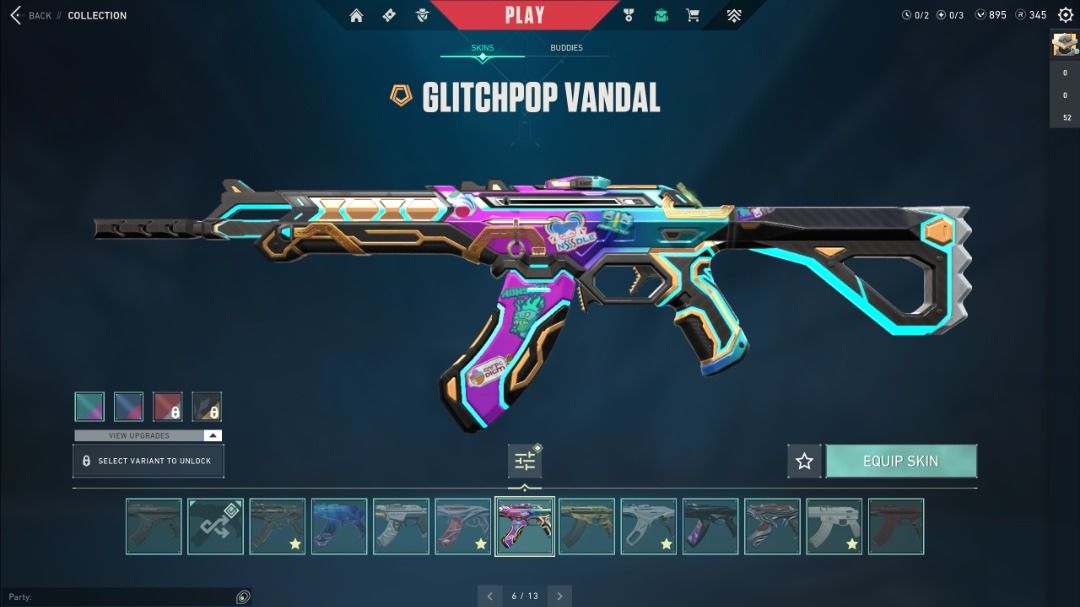1080x607 pixels.
Task: Open the home screen icon
Action: click(x=356, y=15)
